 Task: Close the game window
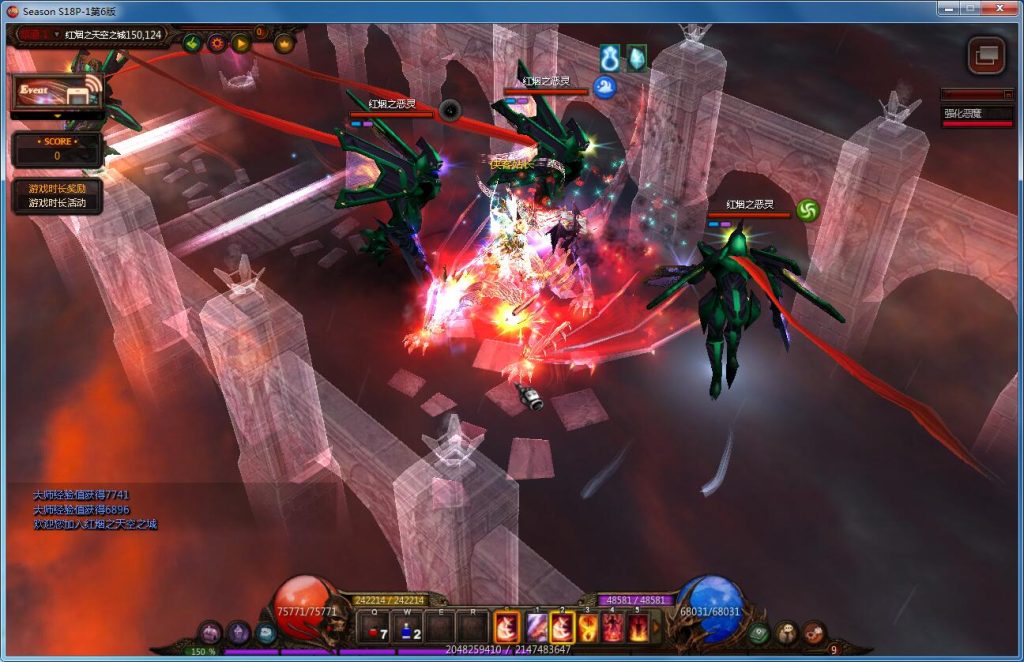tap(999, 8)
